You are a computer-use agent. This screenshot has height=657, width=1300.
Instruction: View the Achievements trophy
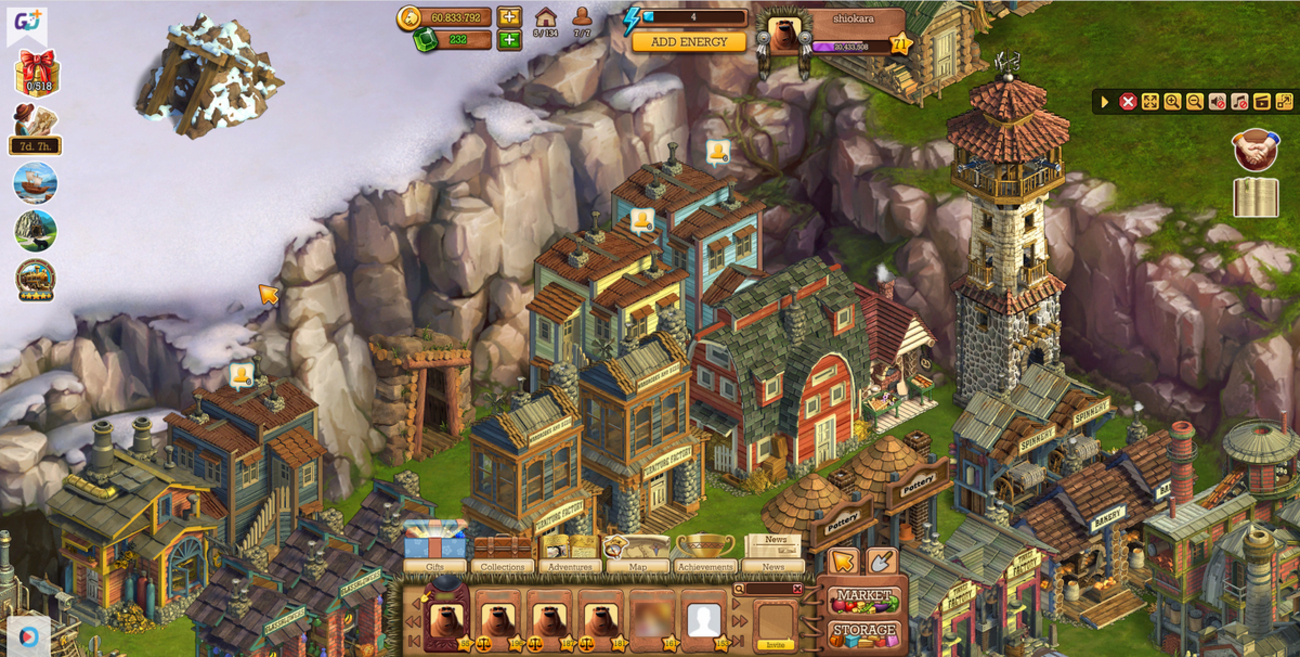click(x=705, y=553)
